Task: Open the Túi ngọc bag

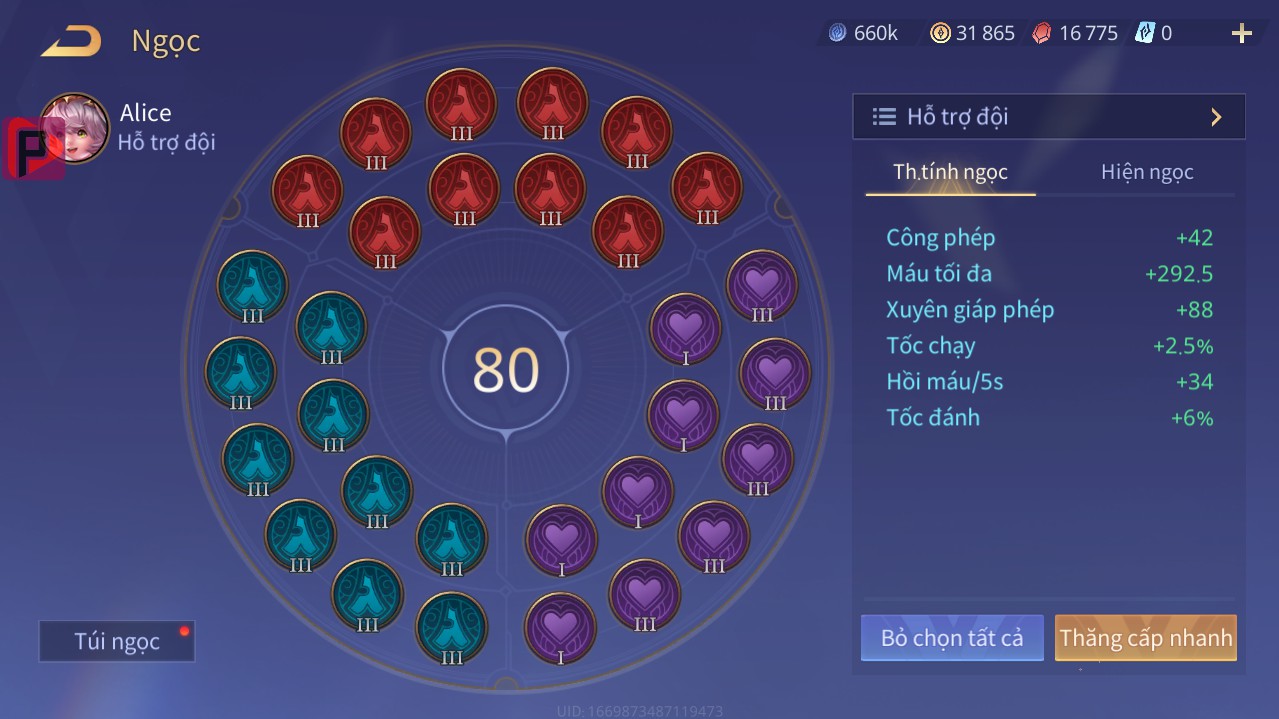Action: 117,641
